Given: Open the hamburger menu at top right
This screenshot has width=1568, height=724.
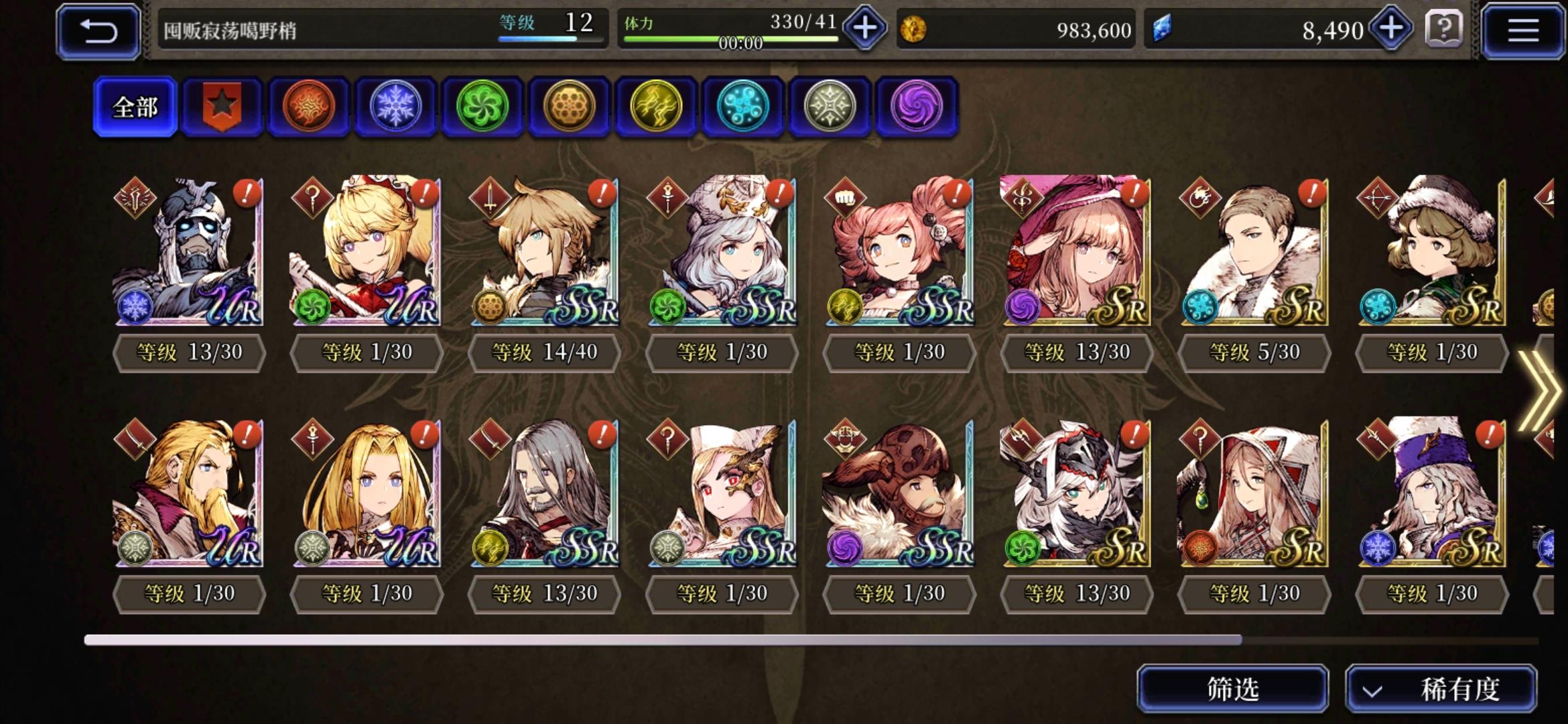Looking at the screenshot, I should click(x=1524, y=31).
